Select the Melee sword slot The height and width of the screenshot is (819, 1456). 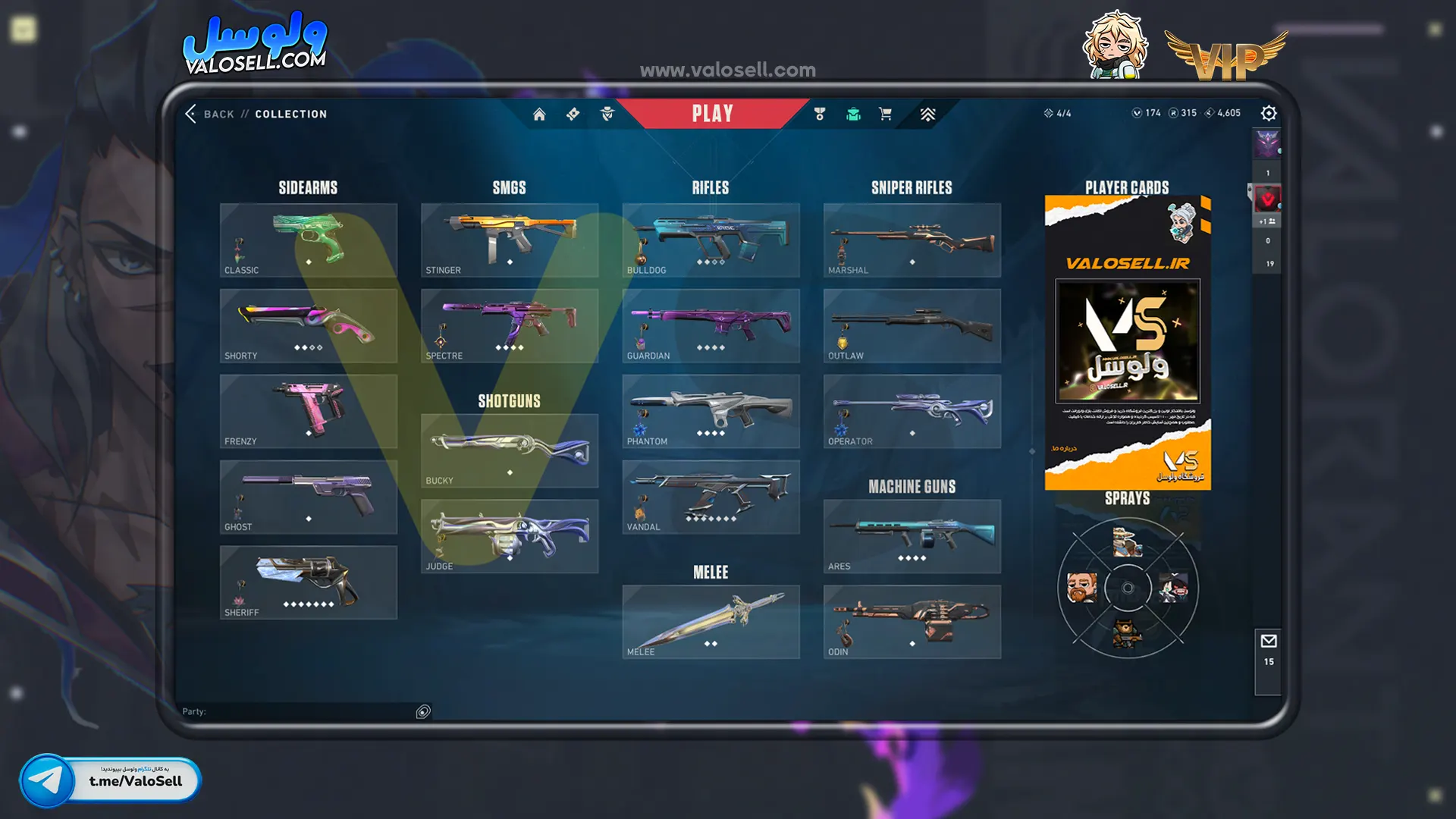coord(711,622)
